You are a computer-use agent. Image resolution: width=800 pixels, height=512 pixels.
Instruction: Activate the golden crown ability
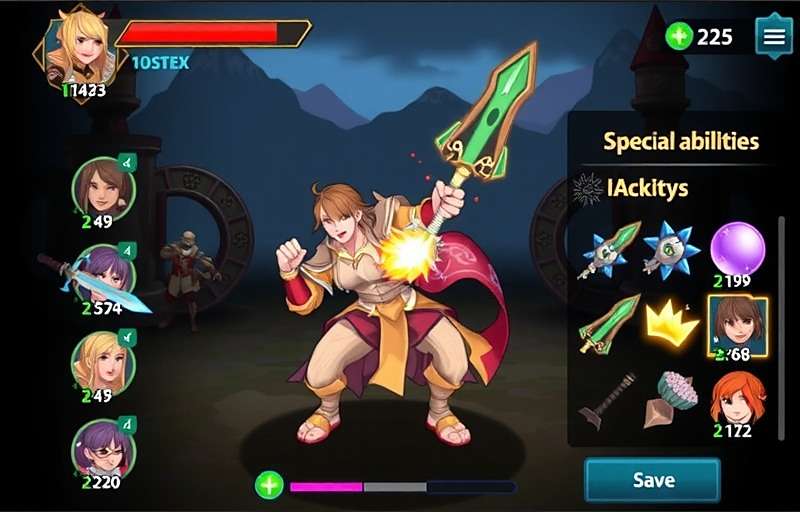(670, 324)
